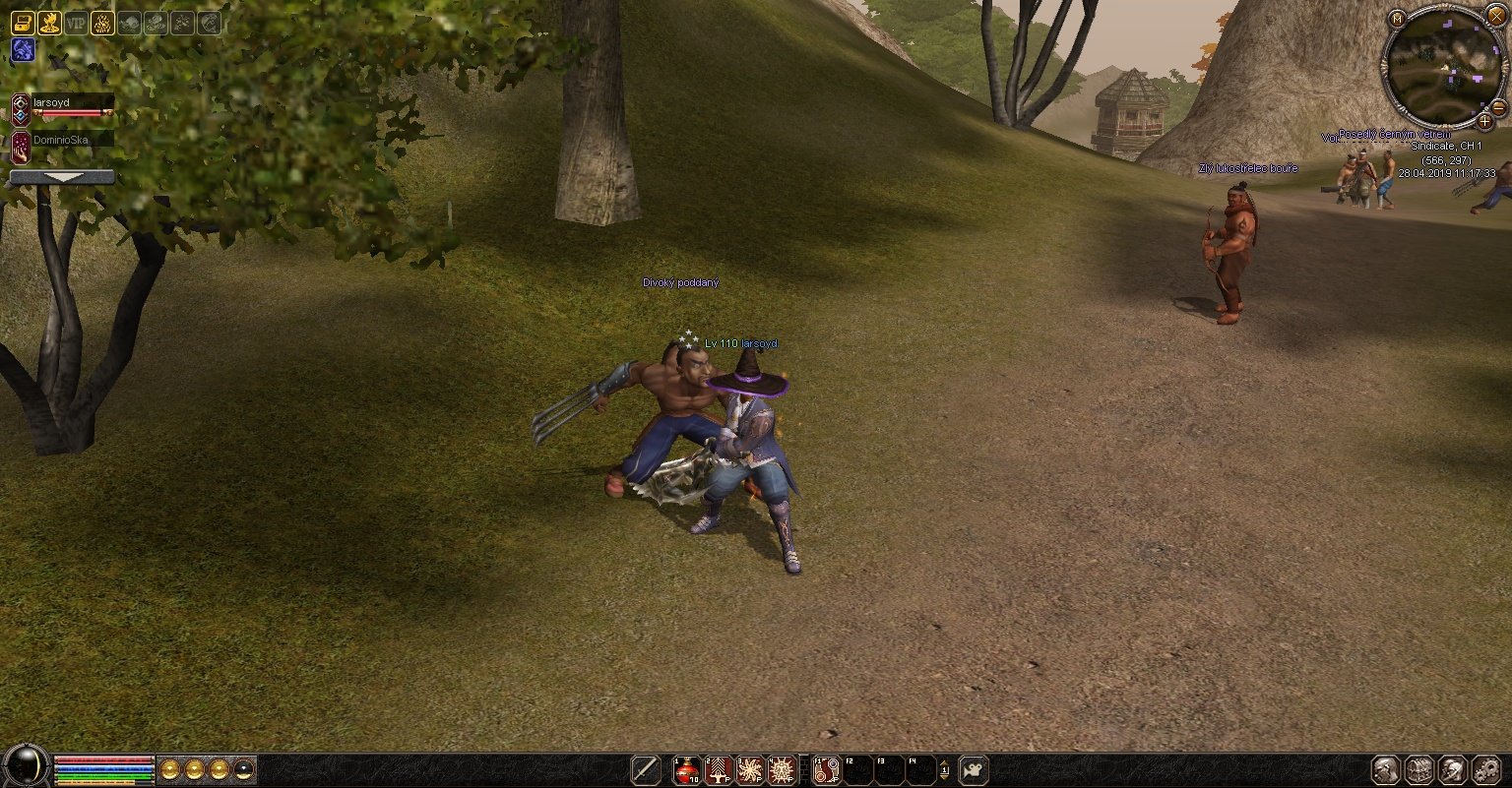The height and width of the screenshot is (788, 1512).
Task: Zoom in the minimap
Action: click(1484, 121)
